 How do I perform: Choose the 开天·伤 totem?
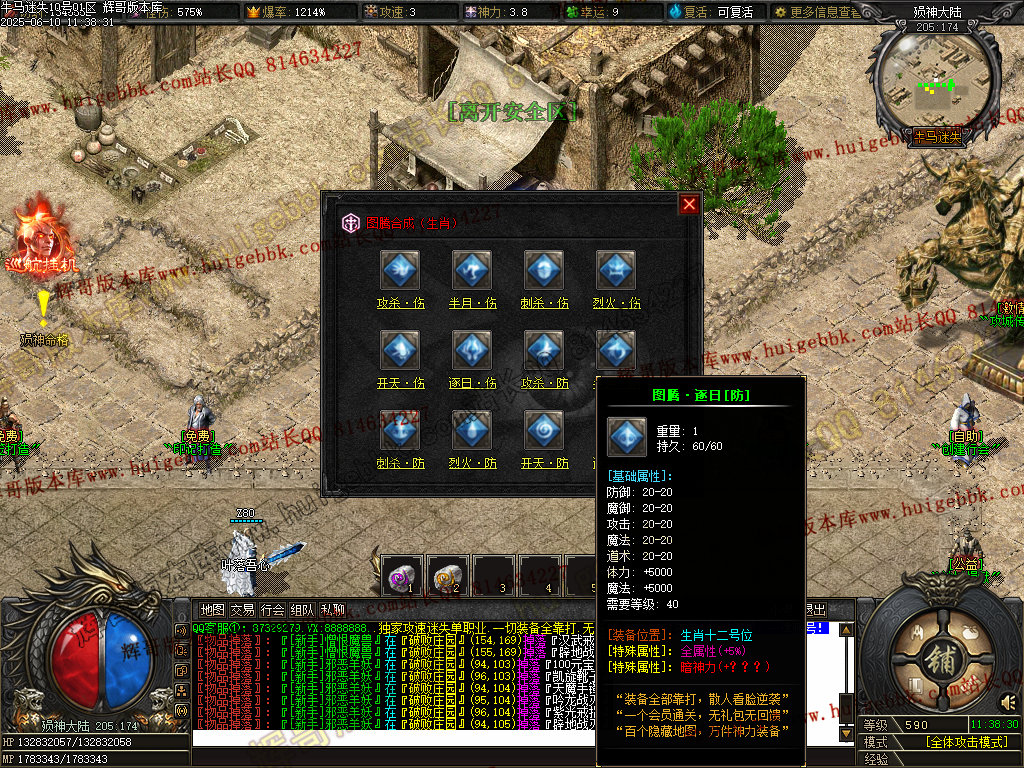tap(400, 351)
